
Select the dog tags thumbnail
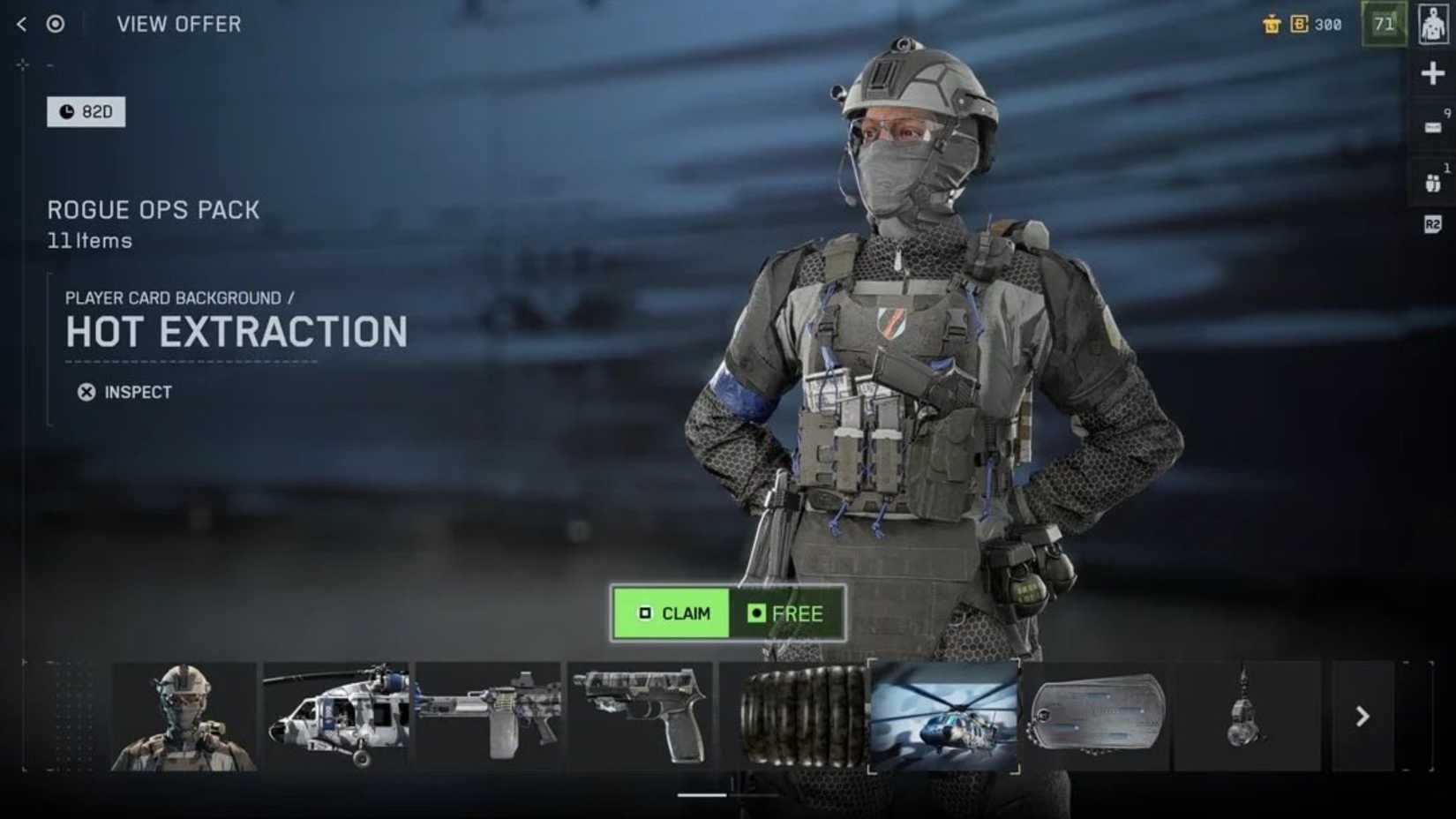[x=1097, y=713]
